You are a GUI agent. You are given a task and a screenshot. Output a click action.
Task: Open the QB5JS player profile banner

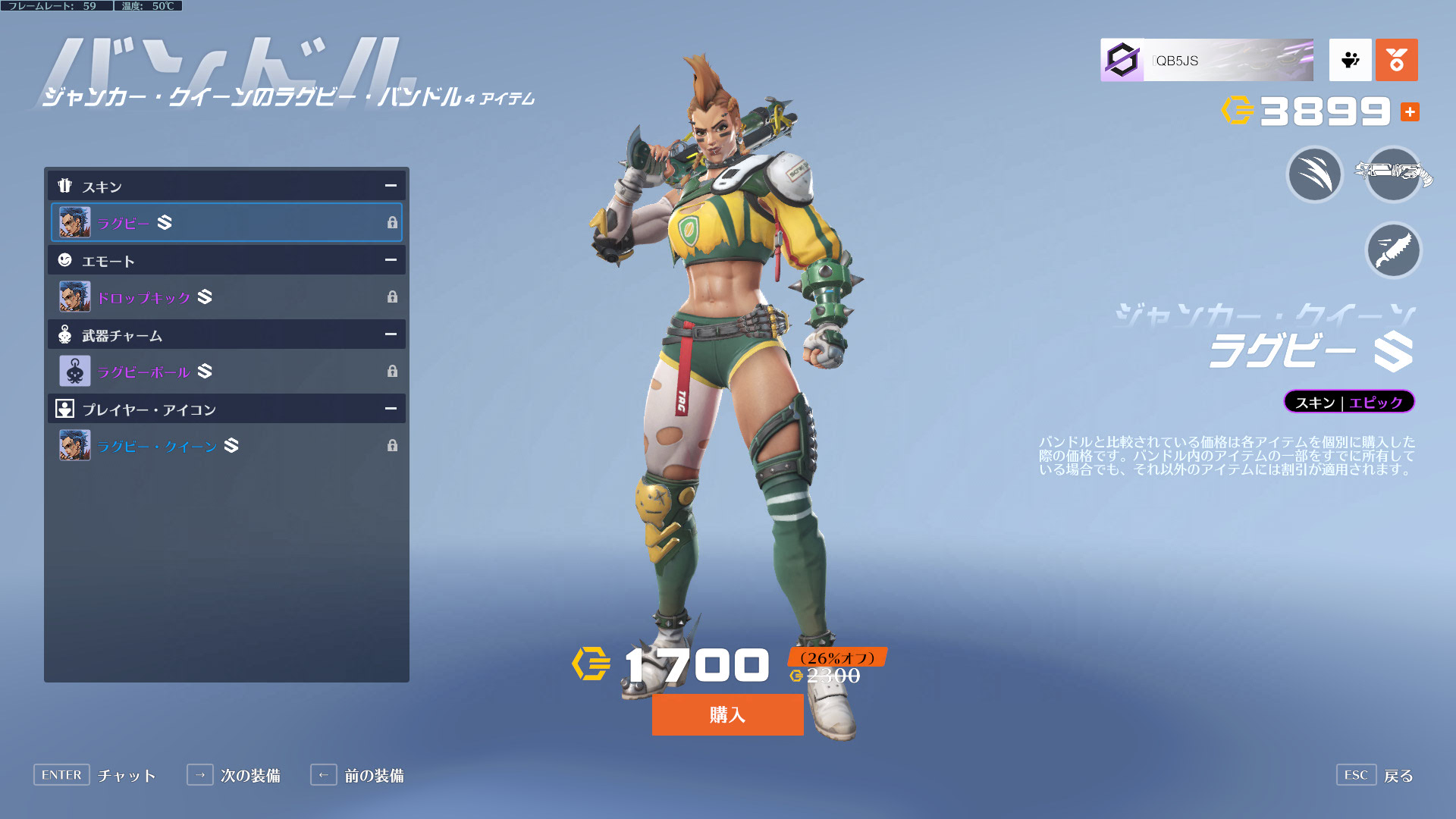[1207, 60]
